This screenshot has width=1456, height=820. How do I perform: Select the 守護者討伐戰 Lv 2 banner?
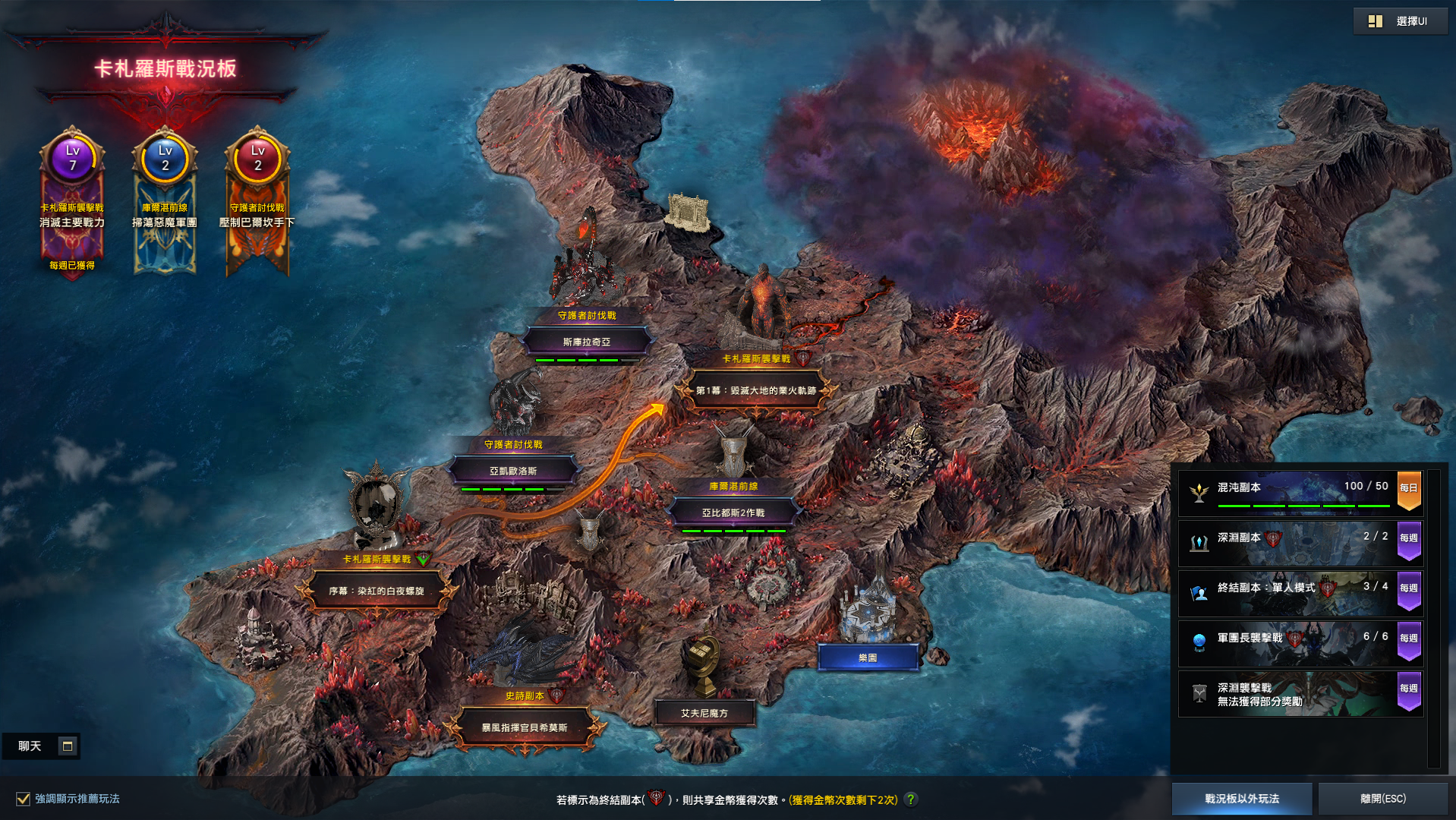click(x=257, y=201)
